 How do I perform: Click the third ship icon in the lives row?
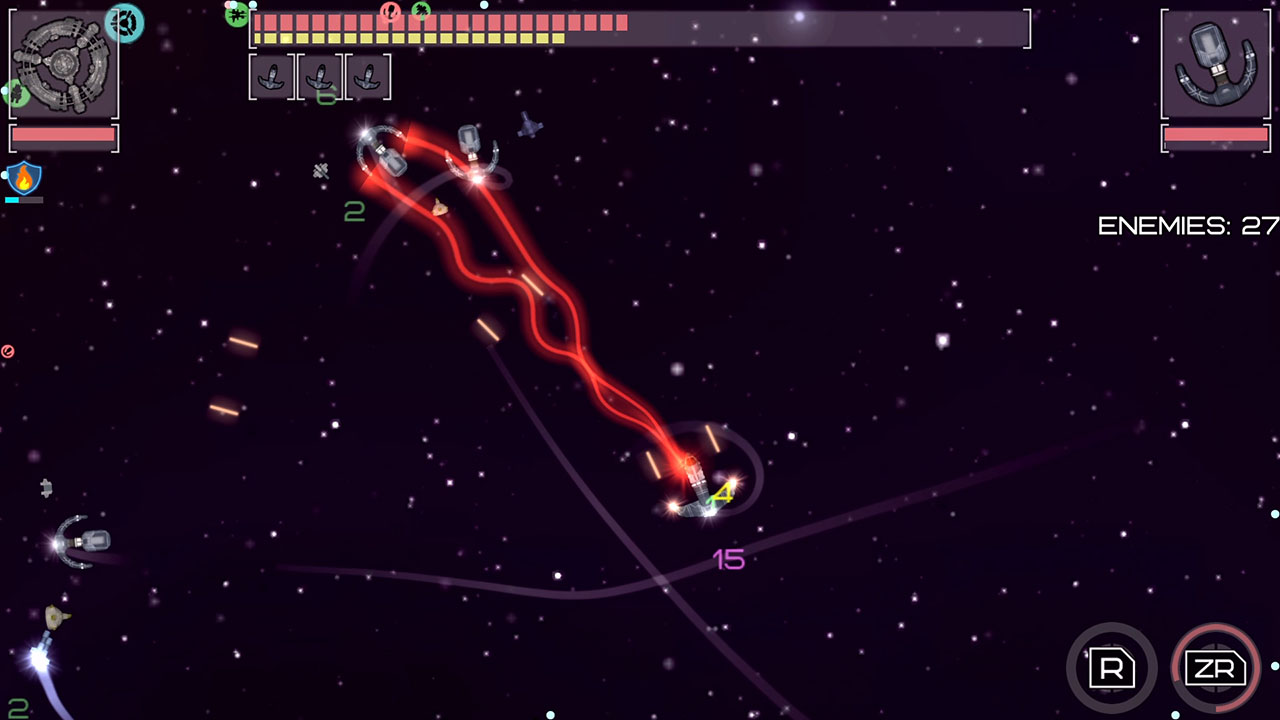tap(369, 76)
